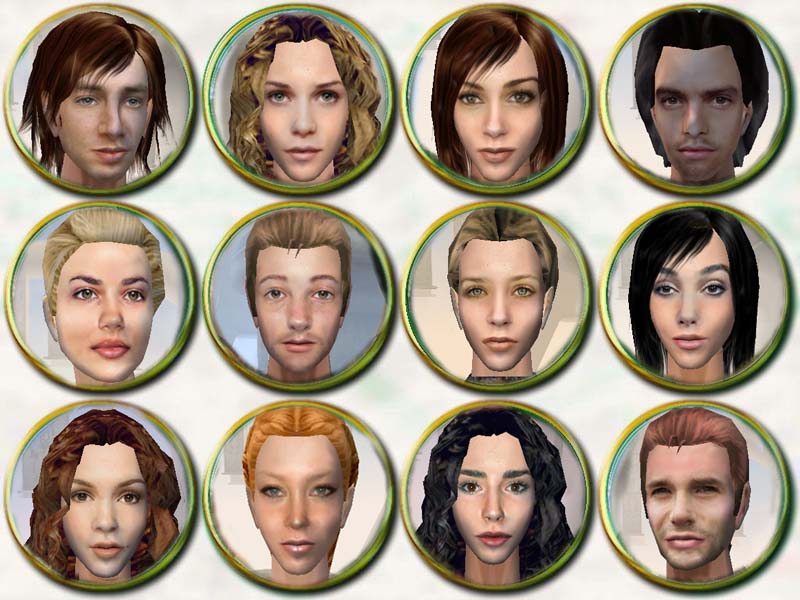Image resolution: width=800 pixels, height=600 pixels.
Task: Choose the woman with slicked-back blonde hair
Action: pos(100,296)
